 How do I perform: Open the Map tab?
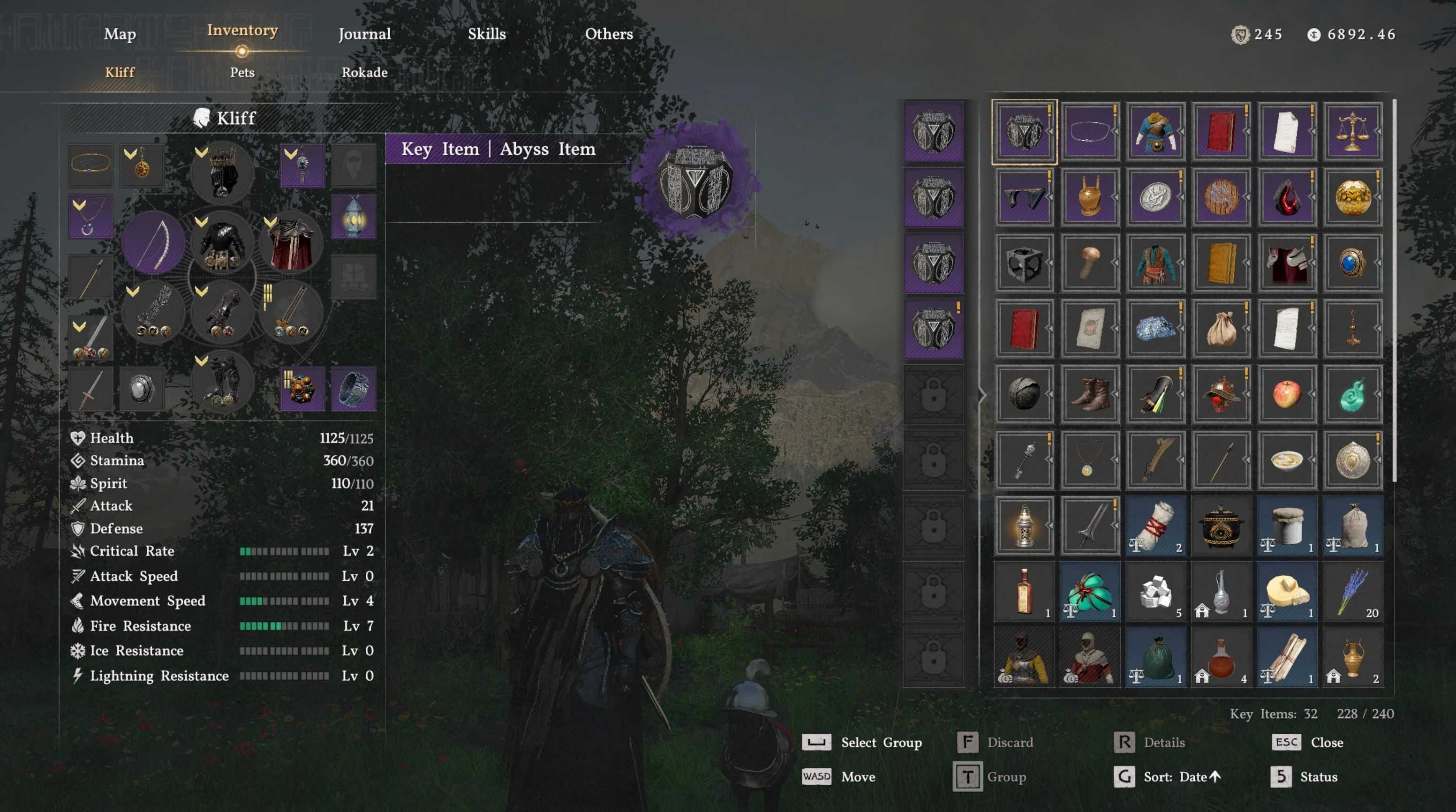[120, 34]
